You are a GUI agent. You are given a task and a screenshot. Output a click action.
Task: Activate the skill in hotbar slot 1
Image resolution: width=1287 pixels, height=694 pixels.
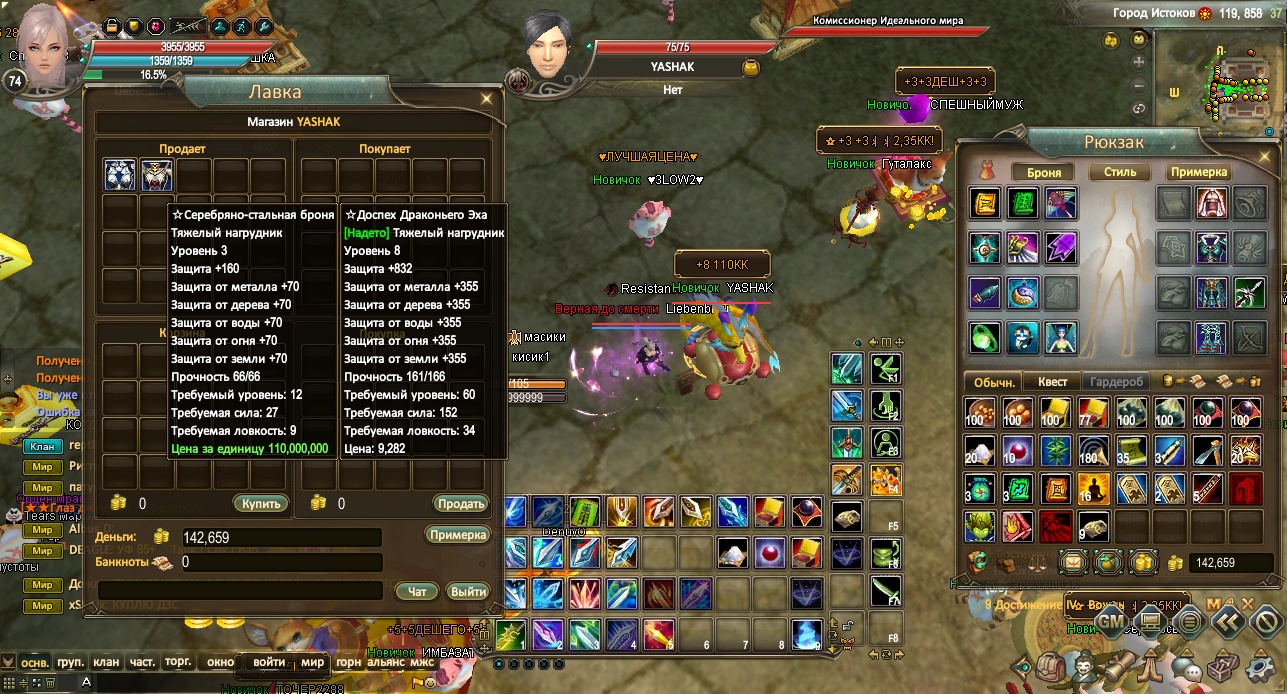click(513, 634)
